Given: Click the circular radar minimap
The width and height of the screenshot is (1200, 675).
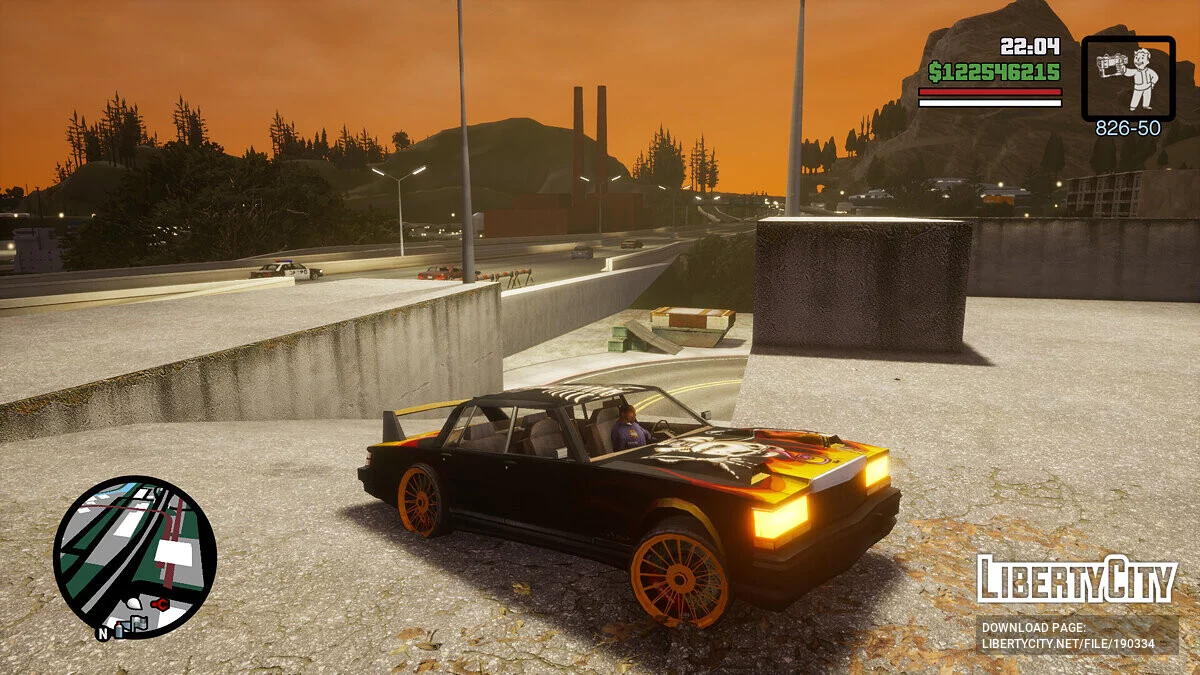Looking at the screenshot, I should [135, 557].
